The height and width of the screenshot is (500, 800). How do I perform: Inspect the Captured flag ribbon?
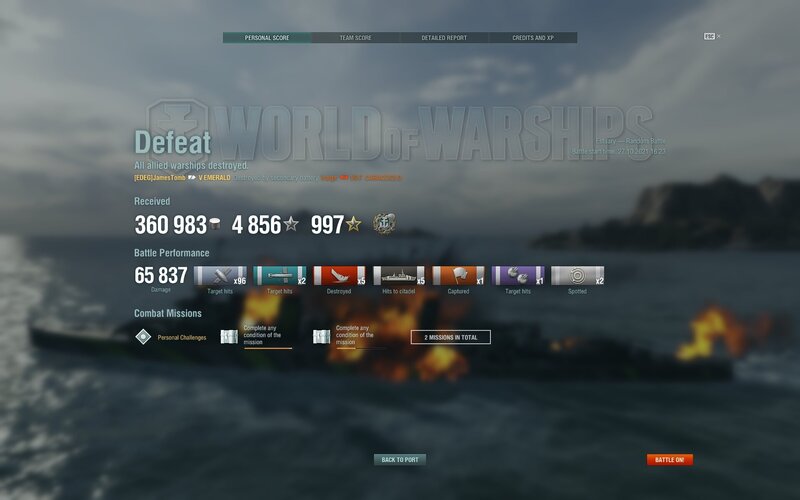(x=459, y=276)
